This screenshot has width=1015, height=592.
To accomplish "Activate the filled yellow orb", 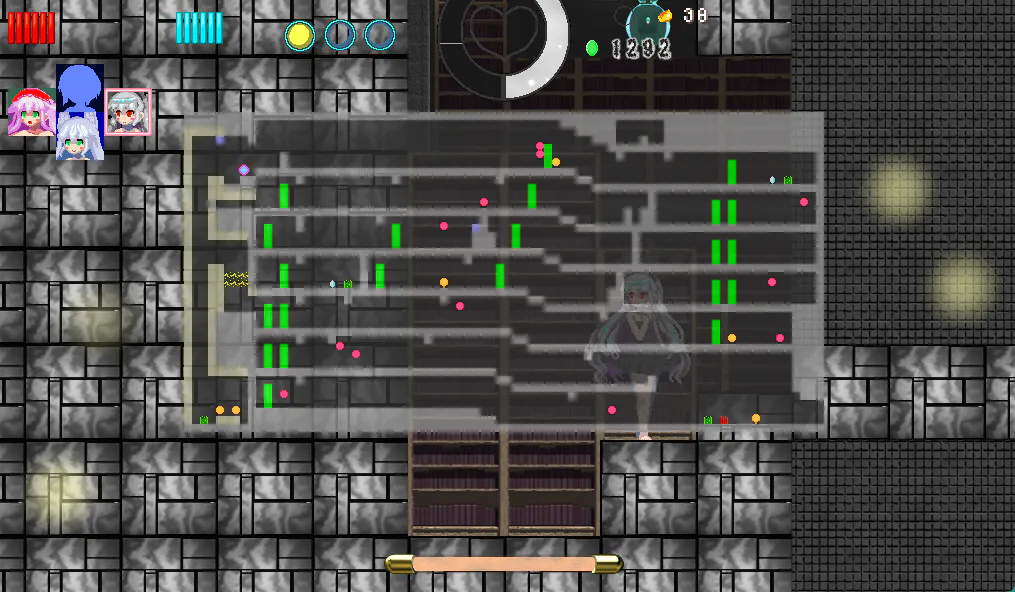I will [299, 36].
